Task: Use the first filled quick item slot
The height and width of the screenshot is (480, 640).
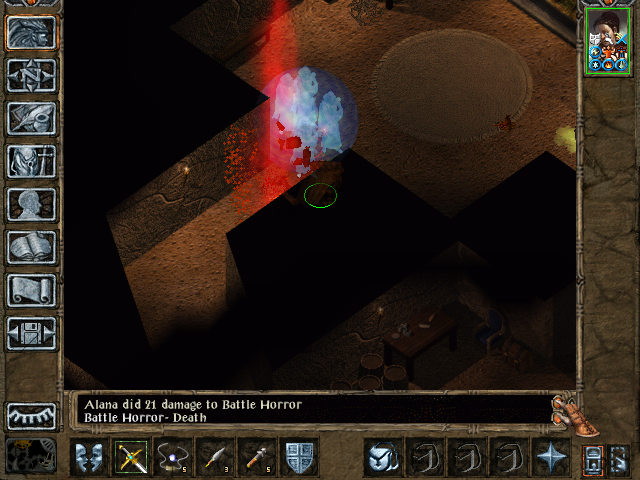Action: 381,457
